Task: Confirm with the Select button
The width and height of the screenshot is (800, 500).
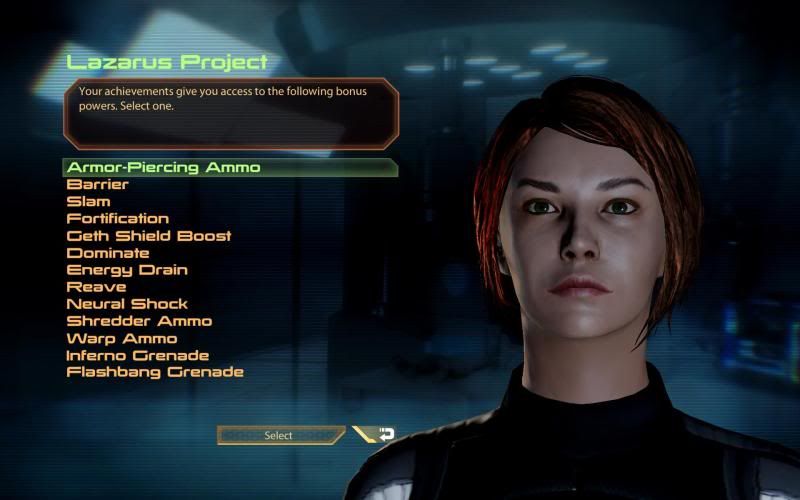Action: [280, 435]
